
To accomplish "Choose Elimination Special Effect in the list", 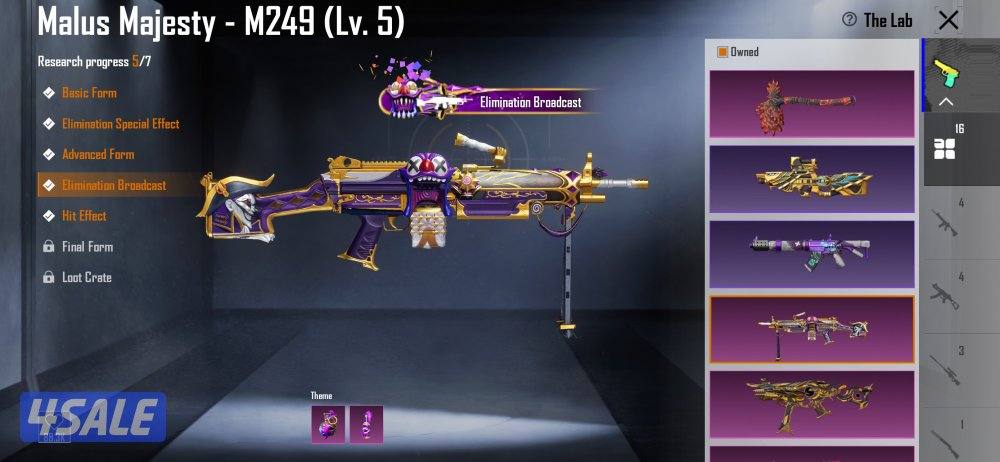I will tap(120, 124).
